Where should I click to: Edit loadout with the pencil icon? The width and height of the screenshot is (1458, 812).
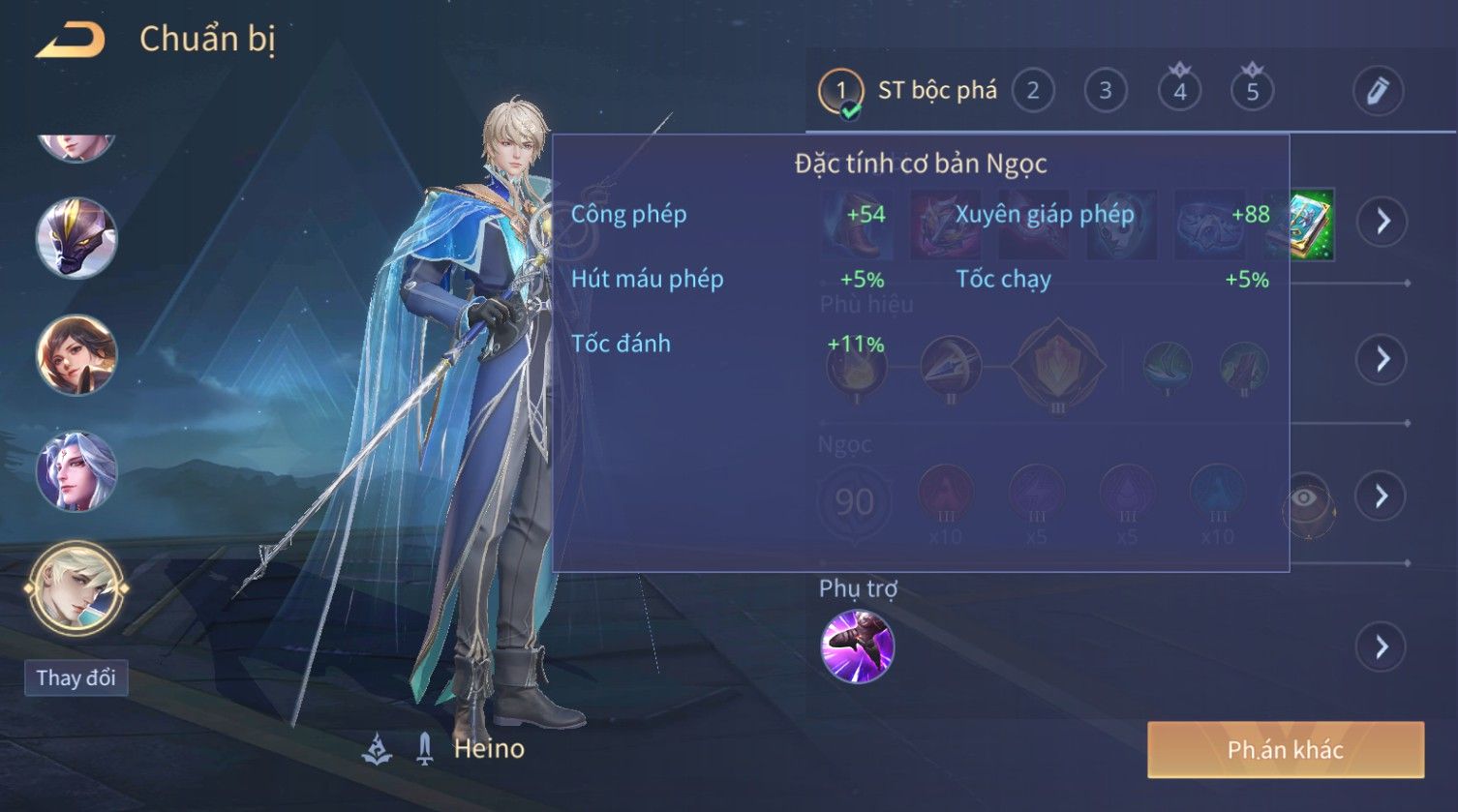click(x=1378, y=91)
